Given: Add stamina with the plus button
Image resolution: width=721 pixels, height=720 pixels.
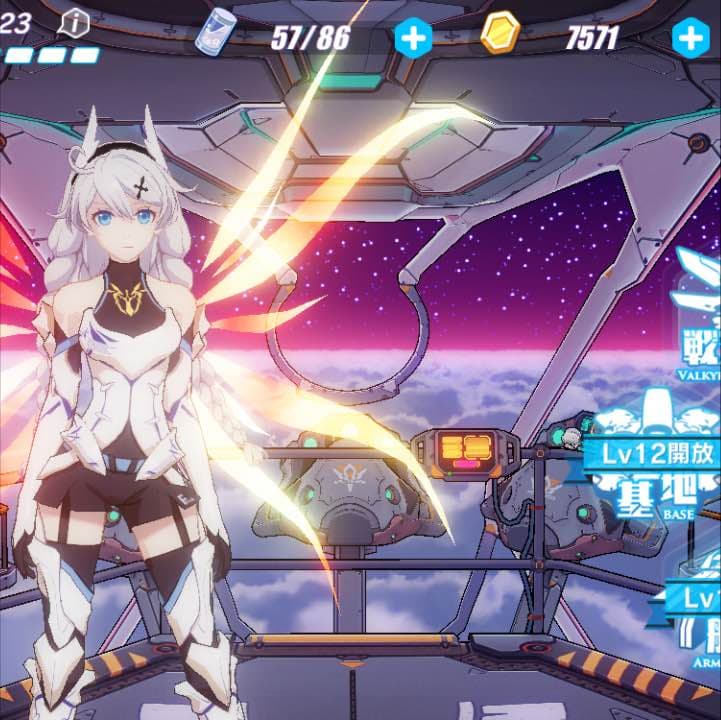Looking at the screenshot, I should pyautogui.click(x=412, y=38).
